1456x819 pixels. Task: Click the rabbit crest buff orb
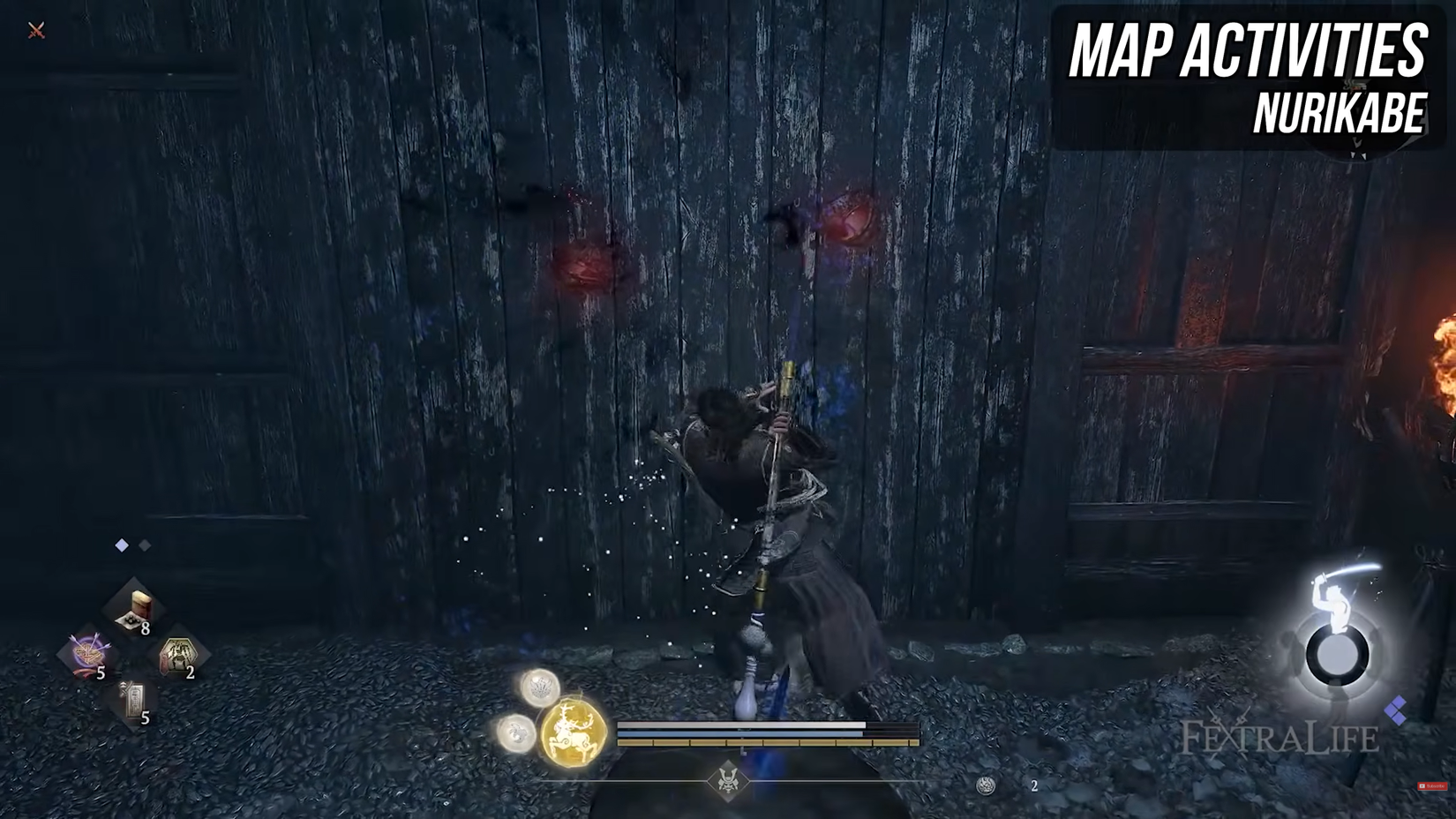pos(517,733)
